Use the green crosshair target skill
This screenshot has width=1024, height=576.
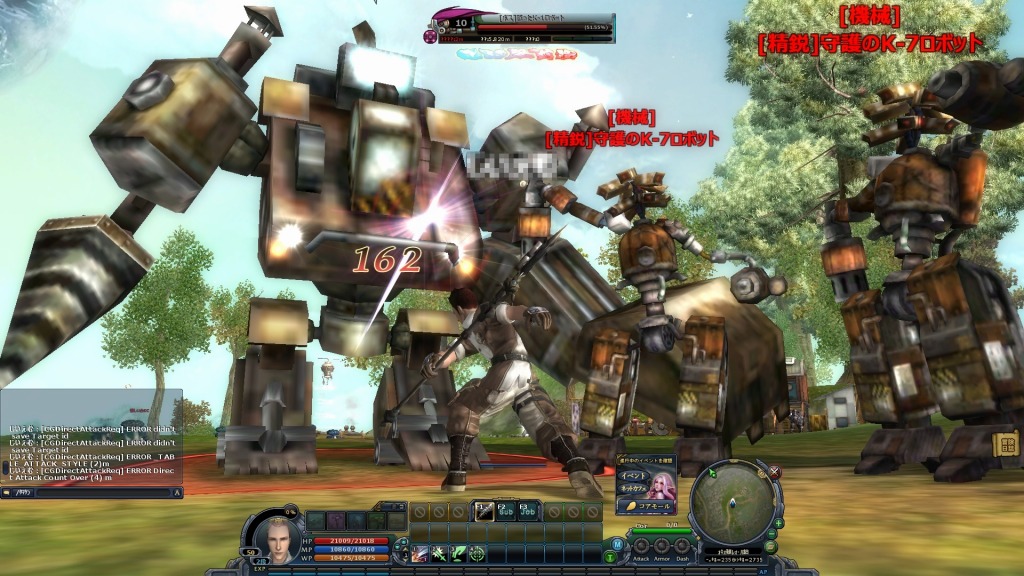(477, 553)
